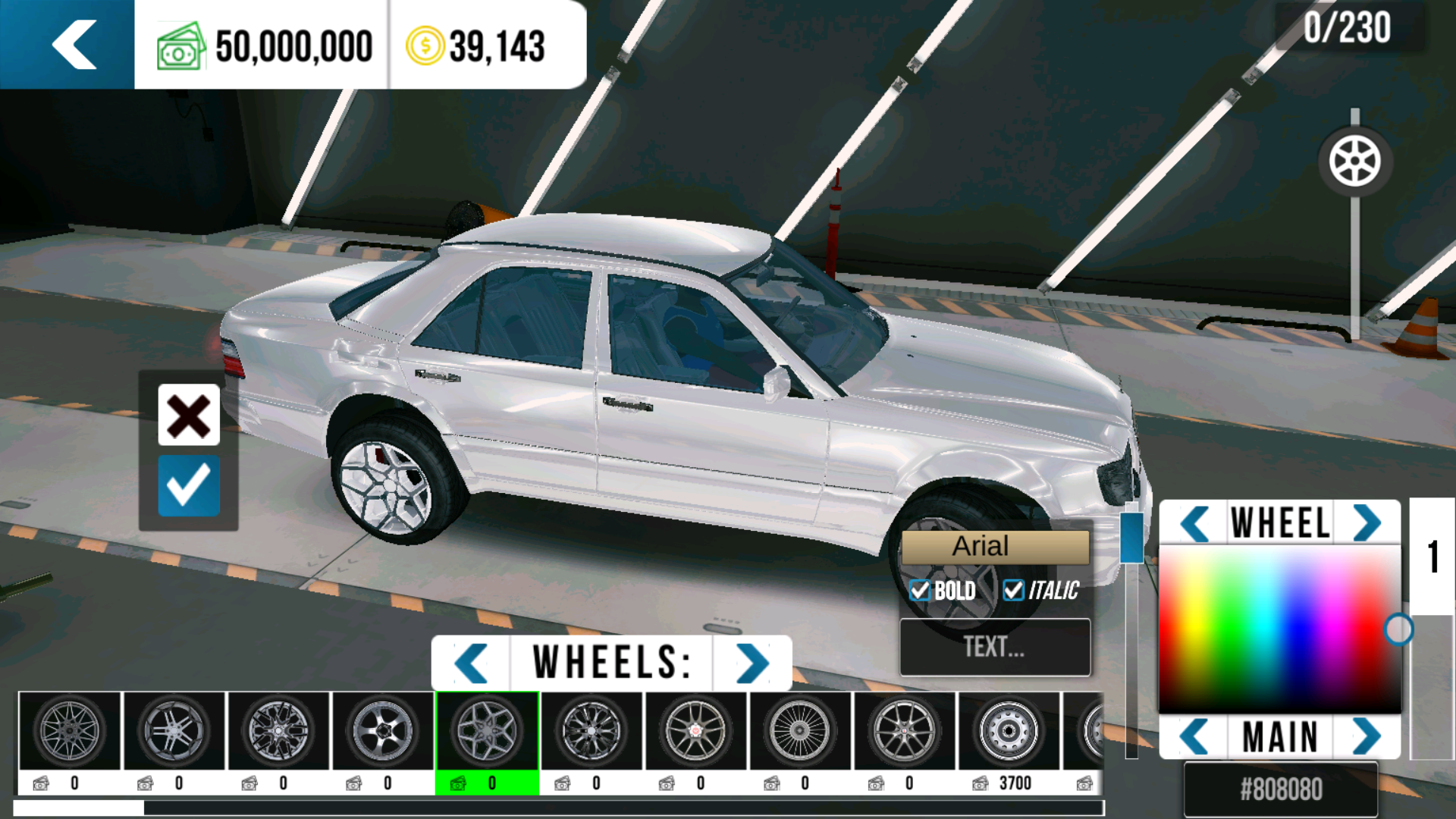The height and width of the screenshot is (819, 1456).
Task: Click the TEXT... input field
Action: pos(994,647)
